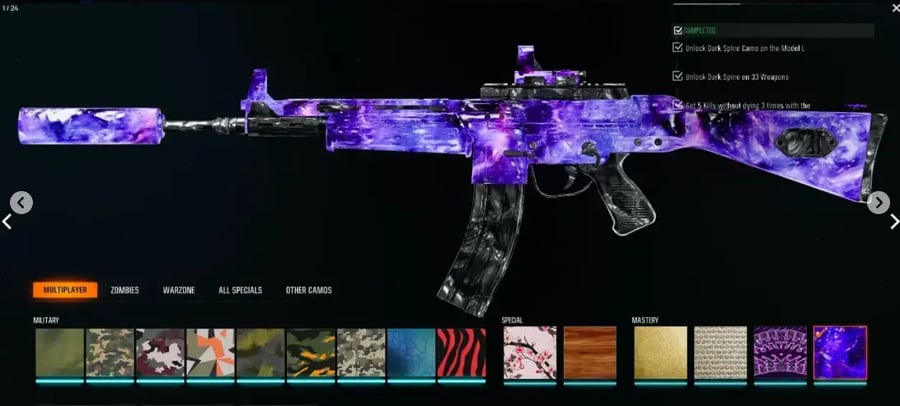The width and height of the screenshot is (900, 406).
Task: Pick the diamond mastery camo
Action: click(x=720, y=352)
